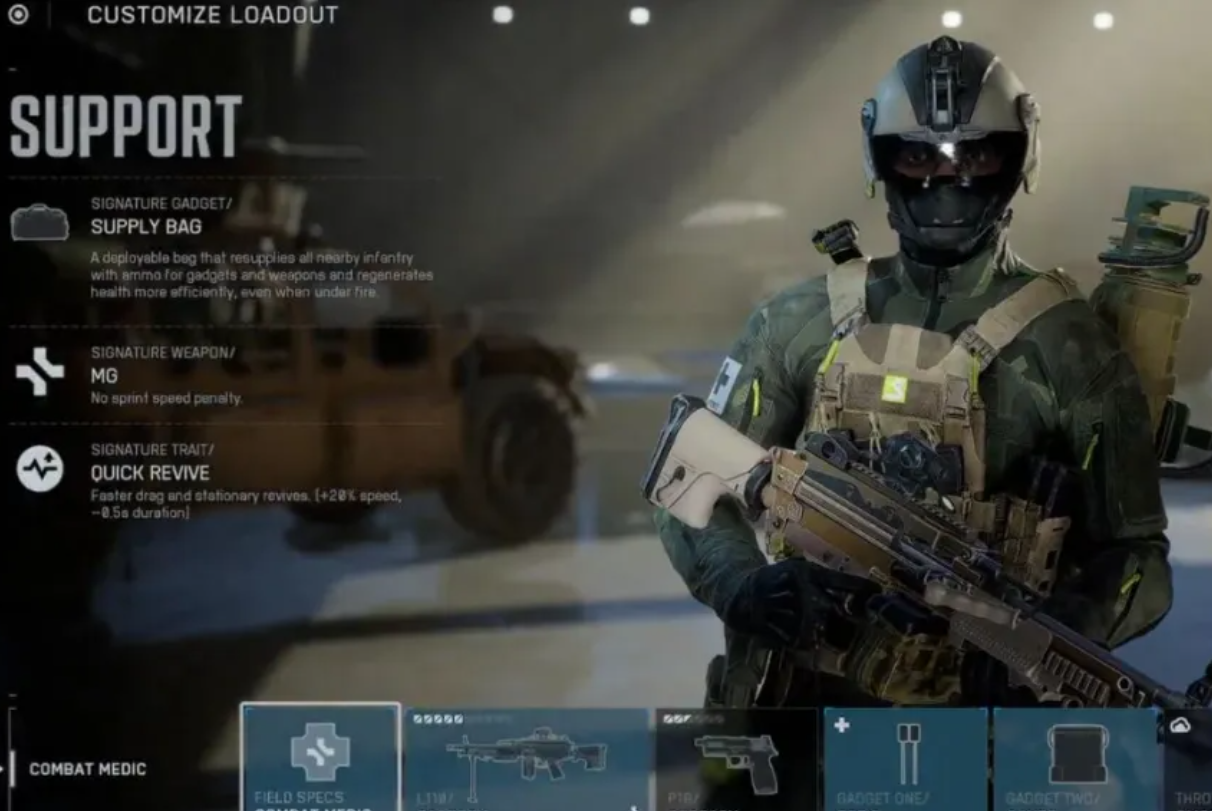This screenshot has height=811, width=1212.
Task: Open the L110 machine gun primary weapon slot
Action: pyautogui.click(x=527, y=759)
